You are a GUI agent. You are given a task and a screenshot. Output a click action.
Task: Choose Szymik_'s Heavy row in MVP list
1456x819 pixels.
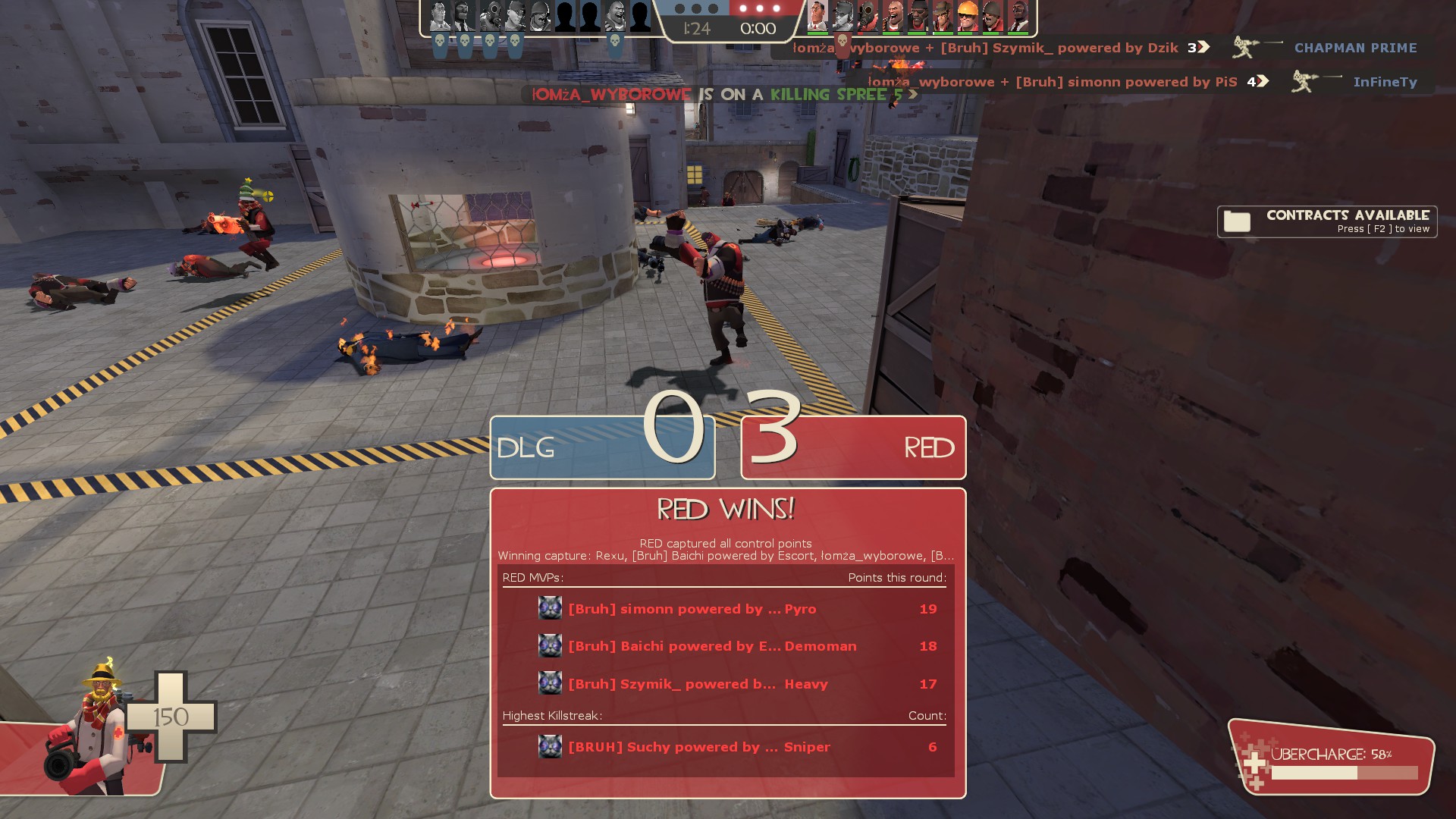(726, 684)
